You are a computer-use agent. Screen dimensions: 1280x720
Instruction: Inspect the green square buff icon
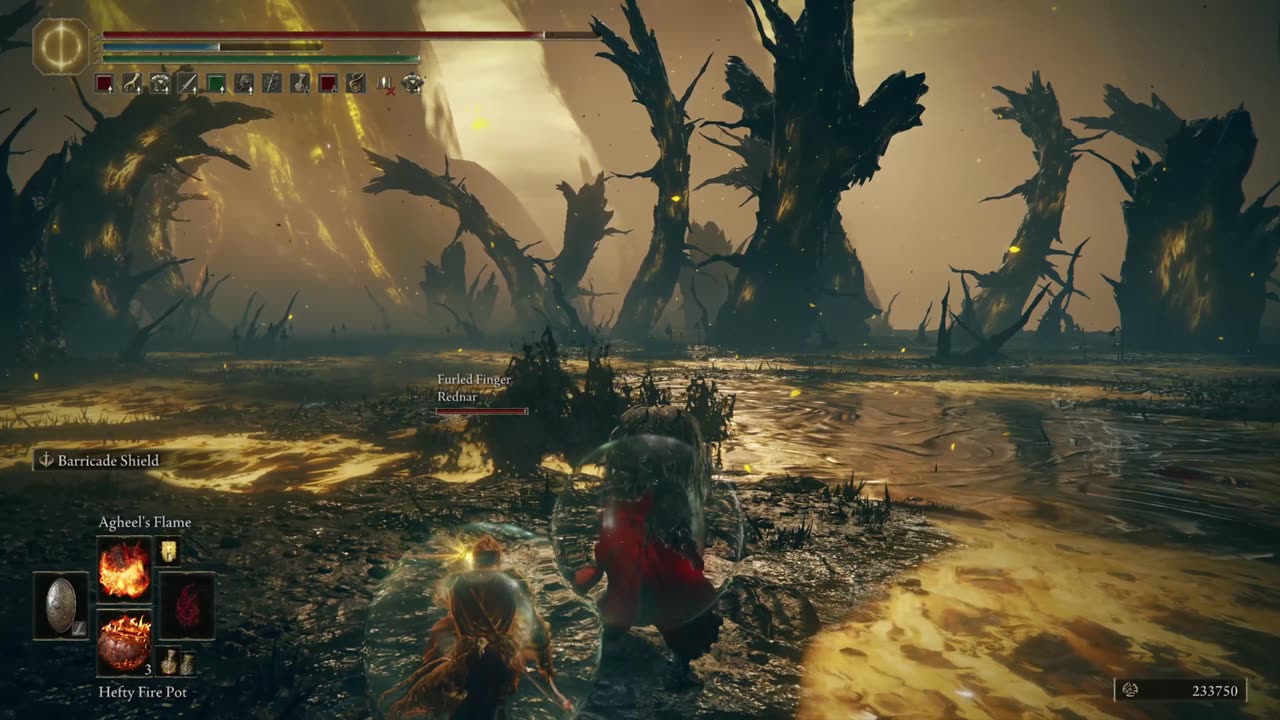(x=216, y=84)
